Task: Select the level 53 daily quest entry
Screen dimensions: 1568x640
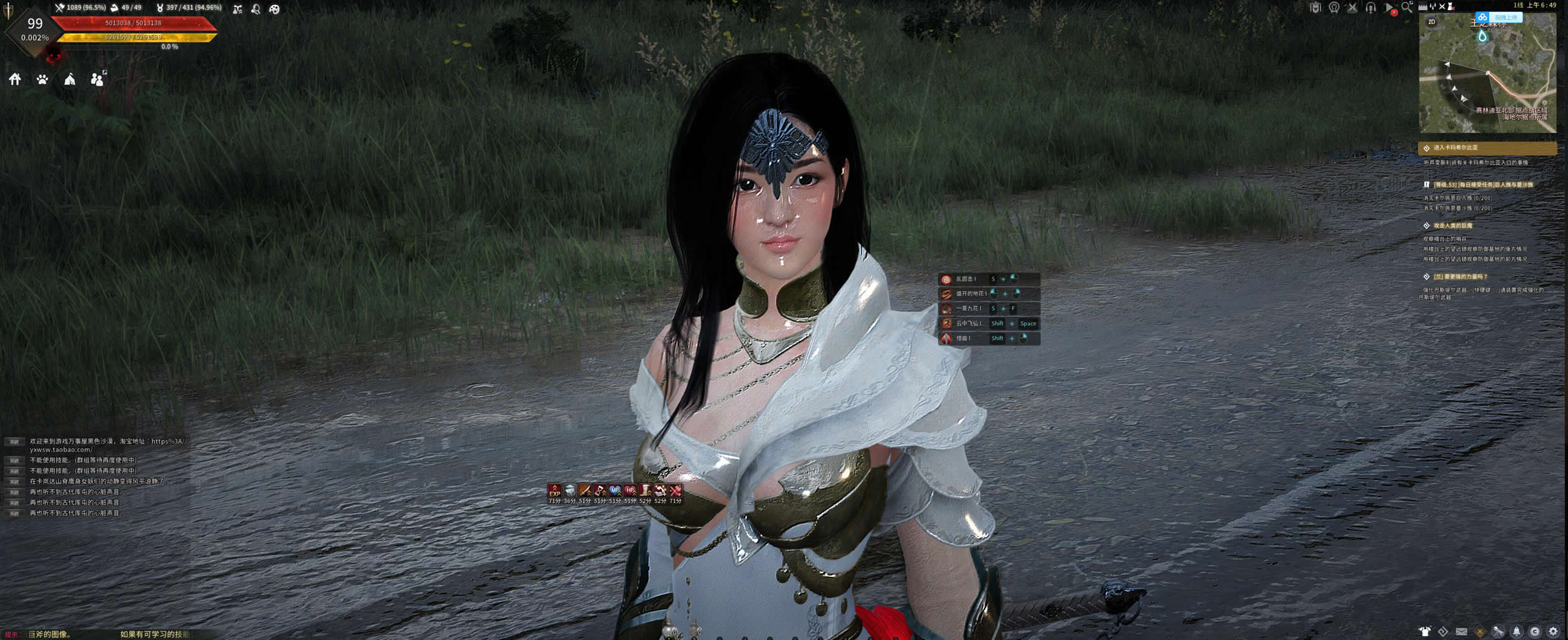Action: (1483, 185)
